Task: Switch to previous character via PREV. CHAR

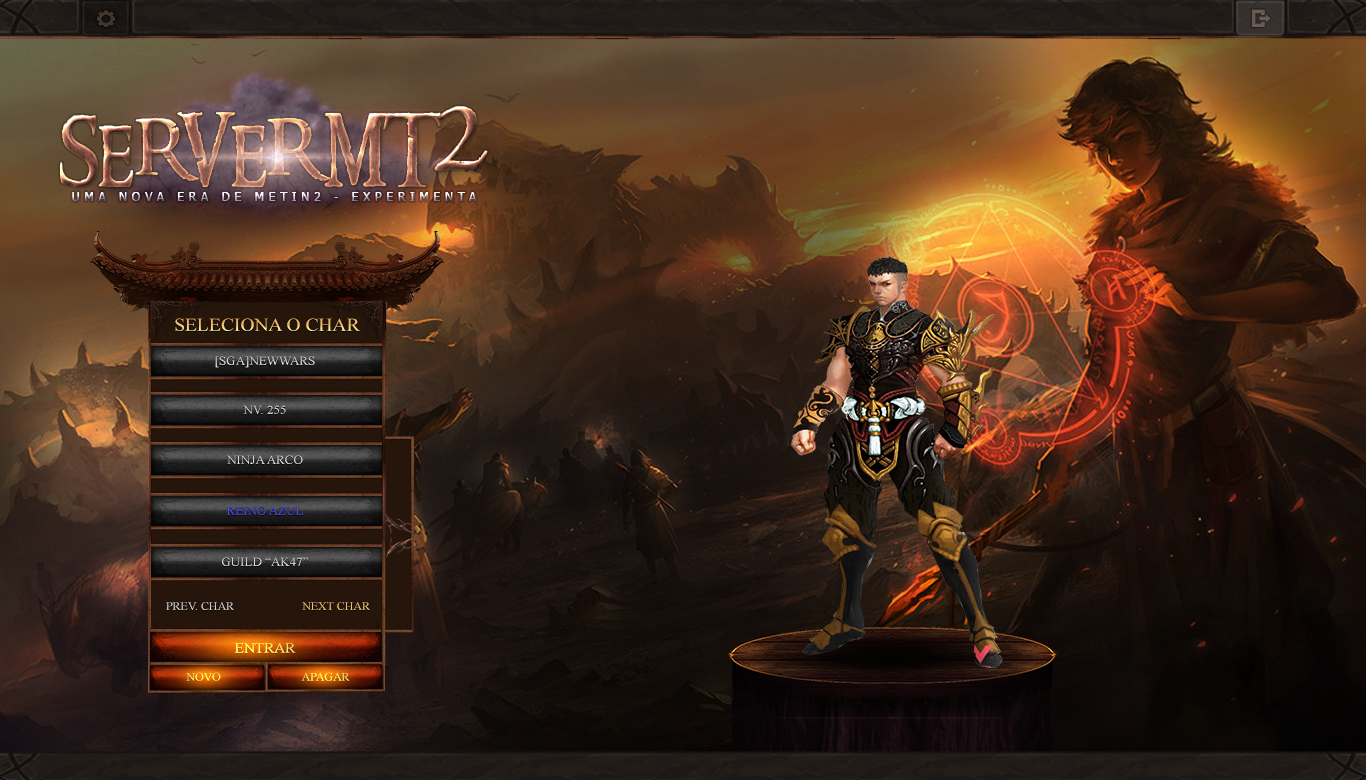Action: click(x=200, y=606)
